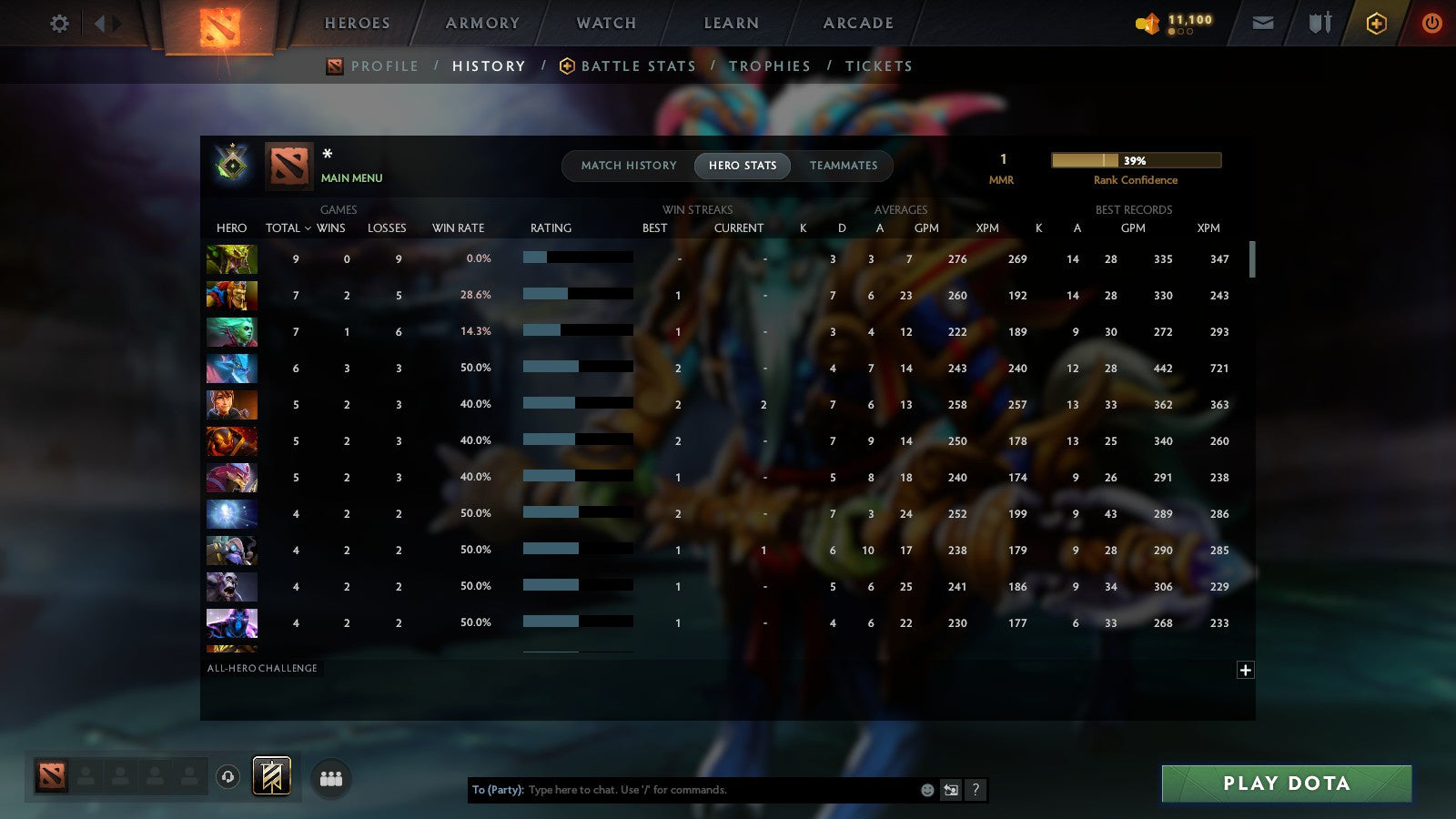
Task: Open the Watch menu
Action: pos(604,23)
